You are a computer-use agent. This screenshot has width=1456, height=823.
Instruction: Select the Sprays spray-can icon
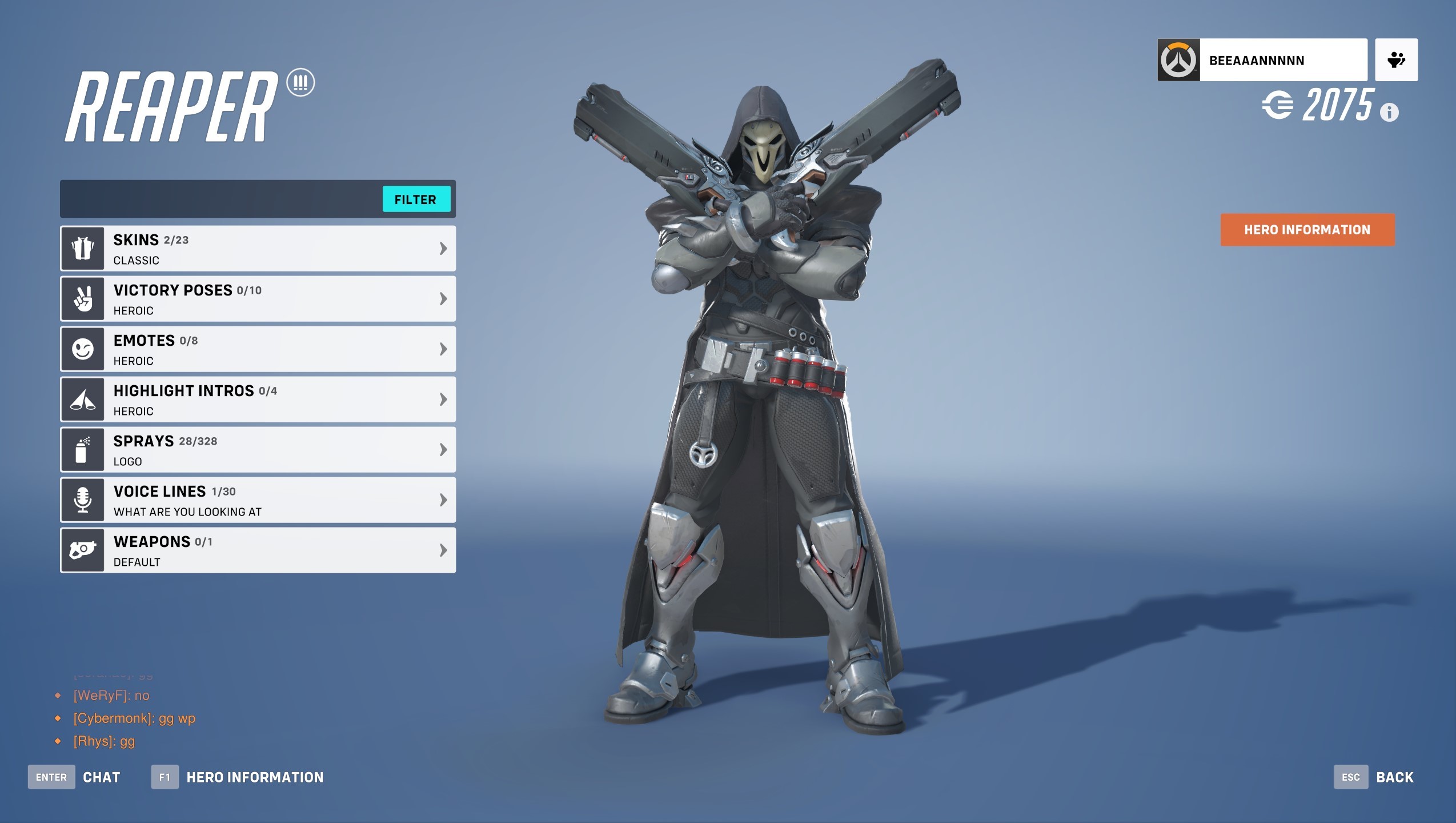point(83,449)
